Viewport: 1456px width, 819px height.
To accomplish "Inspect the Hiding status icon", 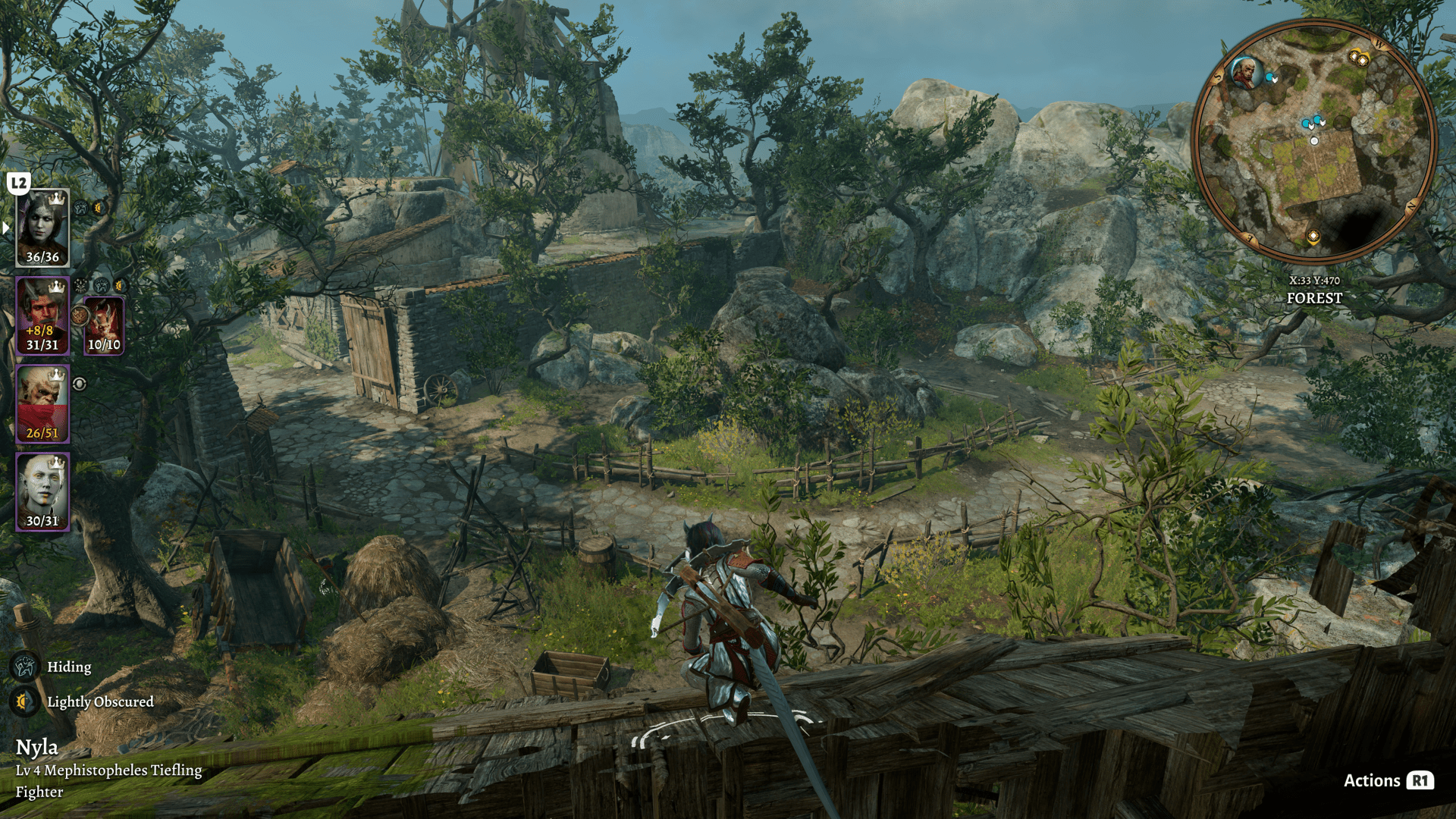I will point(24,667).
